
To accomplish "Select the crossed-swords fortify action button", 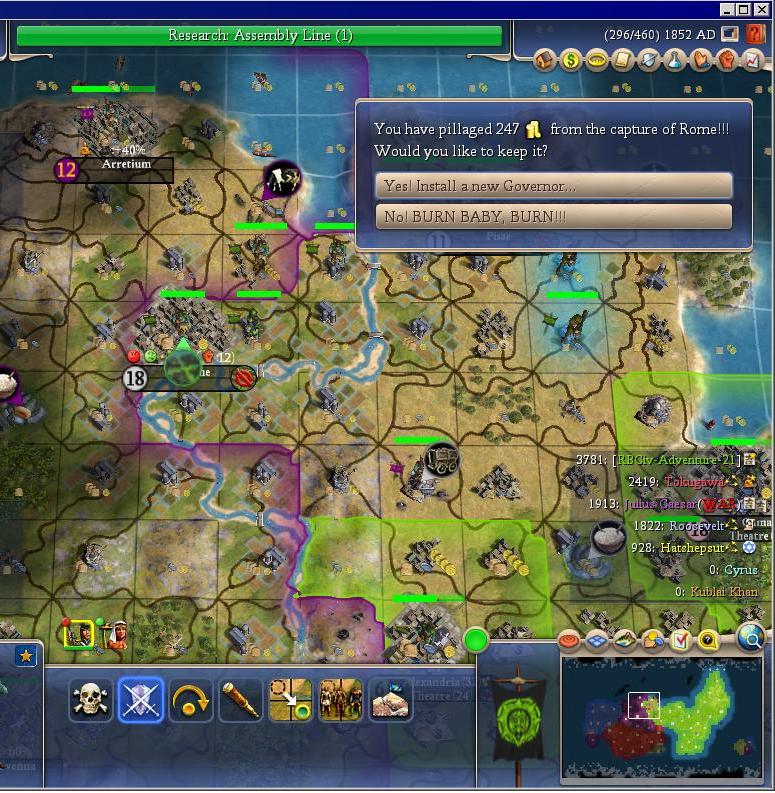I will coord(140,700).
